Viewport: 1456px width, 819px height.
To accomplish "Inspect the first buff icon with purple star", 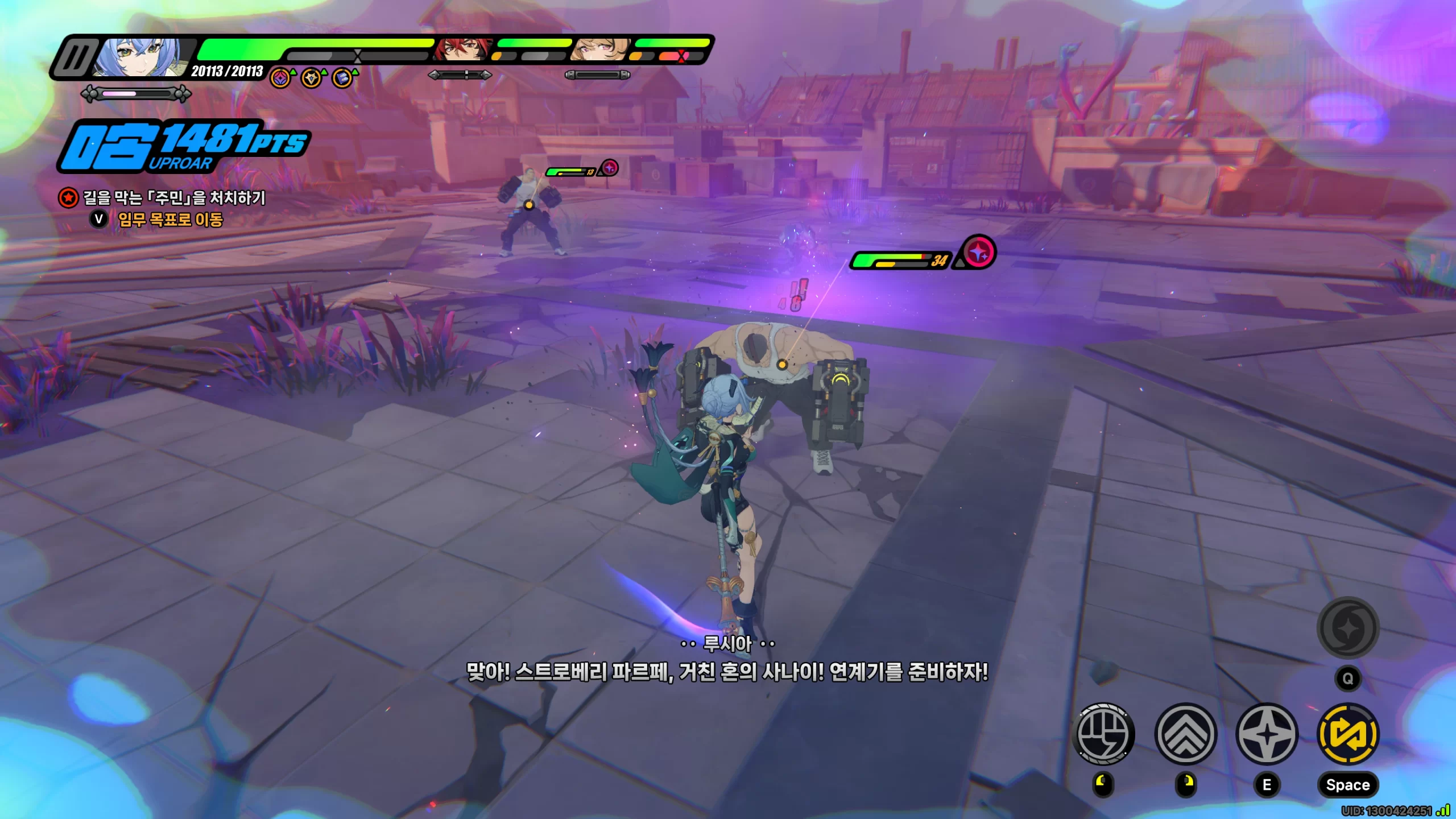I will pos(280,78).
